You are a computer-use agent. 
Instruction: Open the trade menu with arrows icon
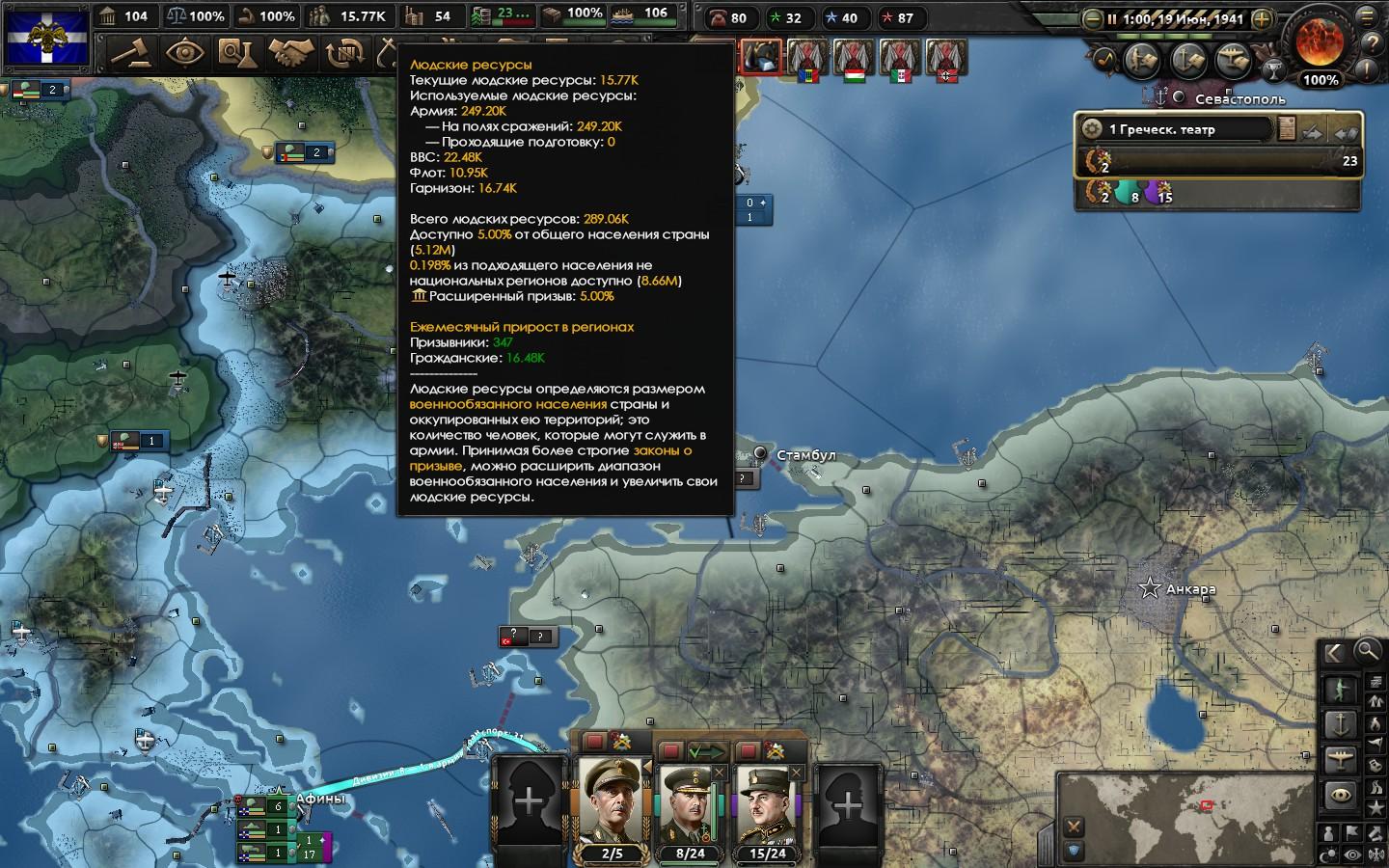pyautogui.click(x=344, y=52)
